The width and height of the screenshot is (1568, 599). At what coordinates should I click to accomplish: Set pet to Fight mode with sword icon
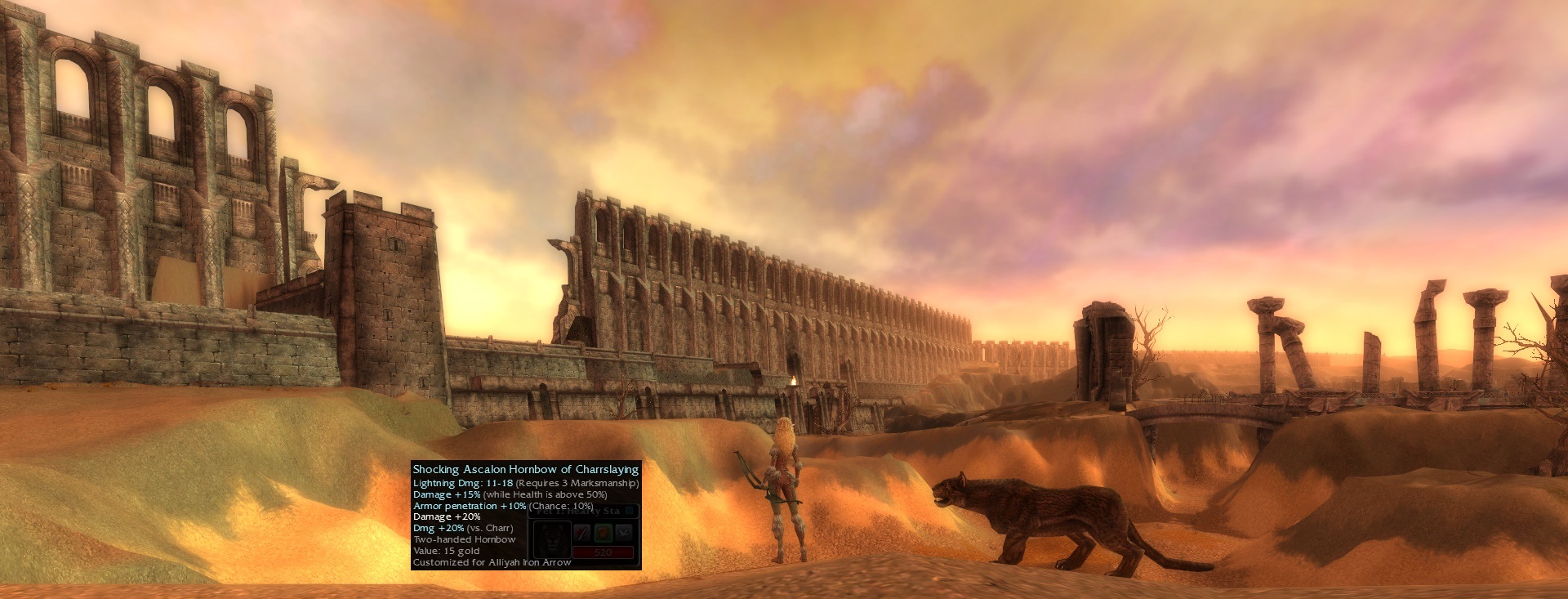tap(582, 533)
